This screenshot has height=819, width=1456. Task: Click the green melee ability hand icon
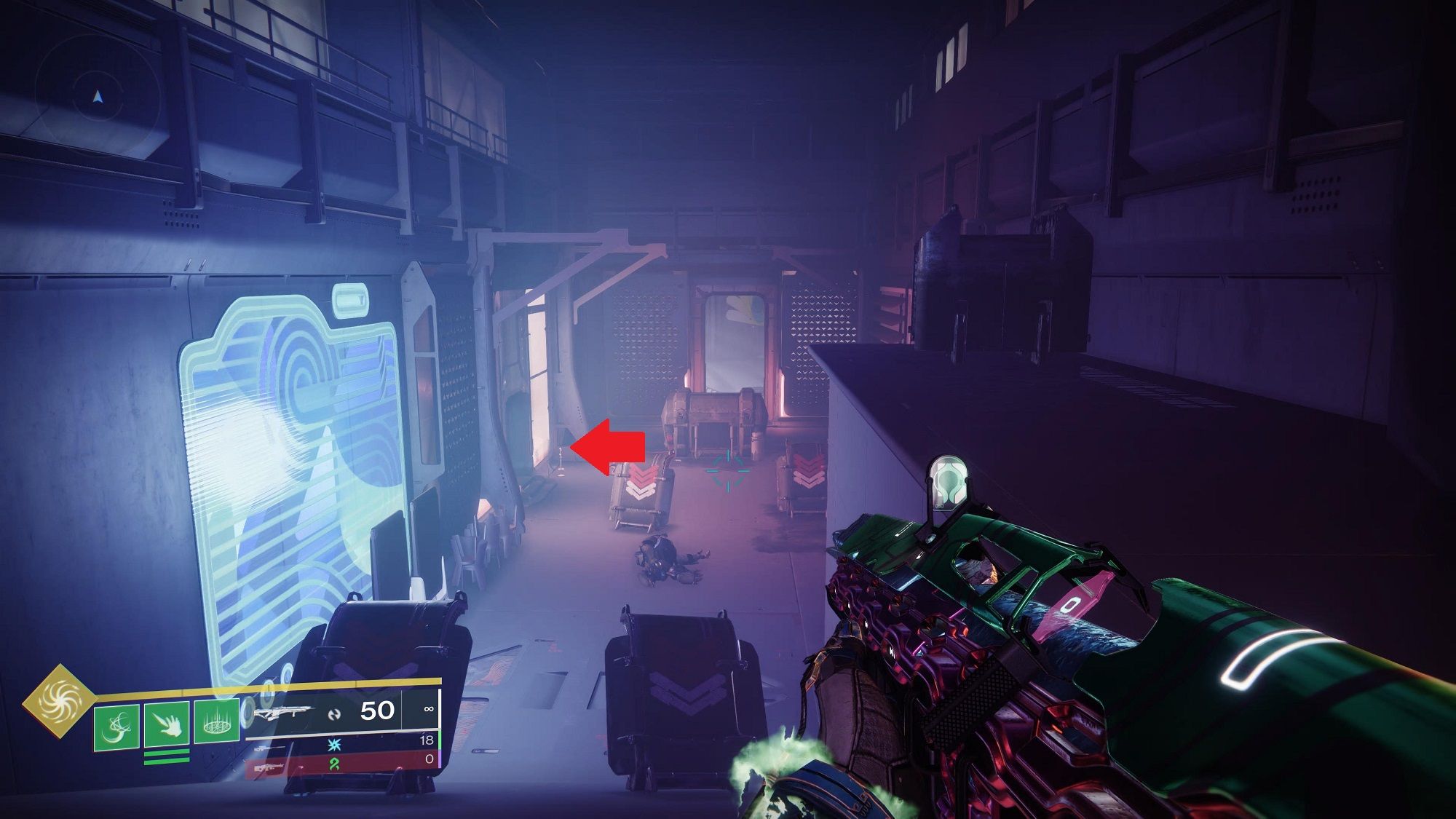(167, 723)
